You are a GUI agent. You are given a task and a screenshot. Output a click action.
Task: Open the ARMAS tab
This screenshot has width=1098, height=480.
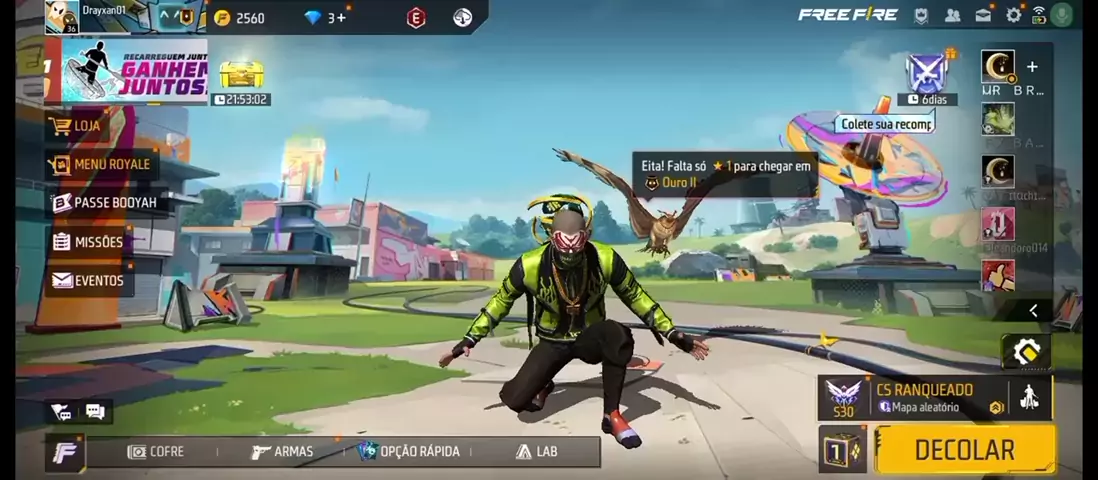282,452
